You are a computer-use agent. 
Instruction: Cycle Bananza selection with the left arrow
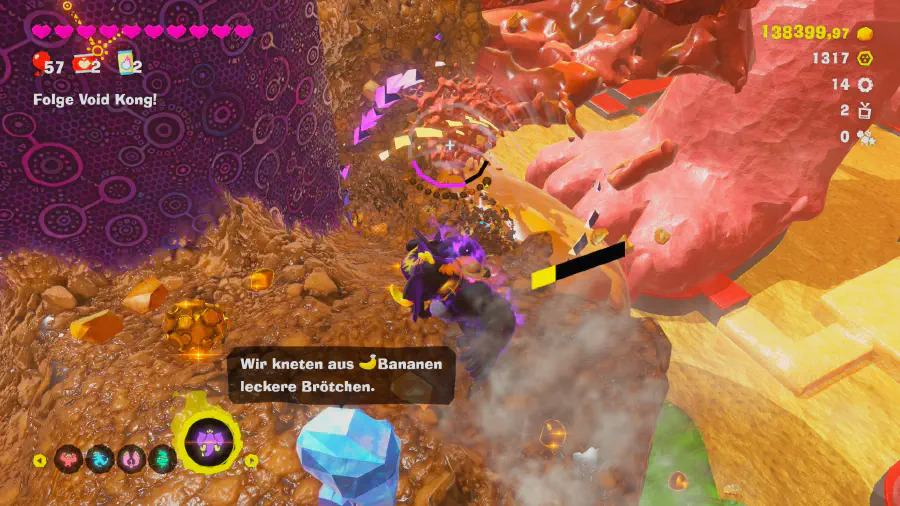click(x=41, y=461)
